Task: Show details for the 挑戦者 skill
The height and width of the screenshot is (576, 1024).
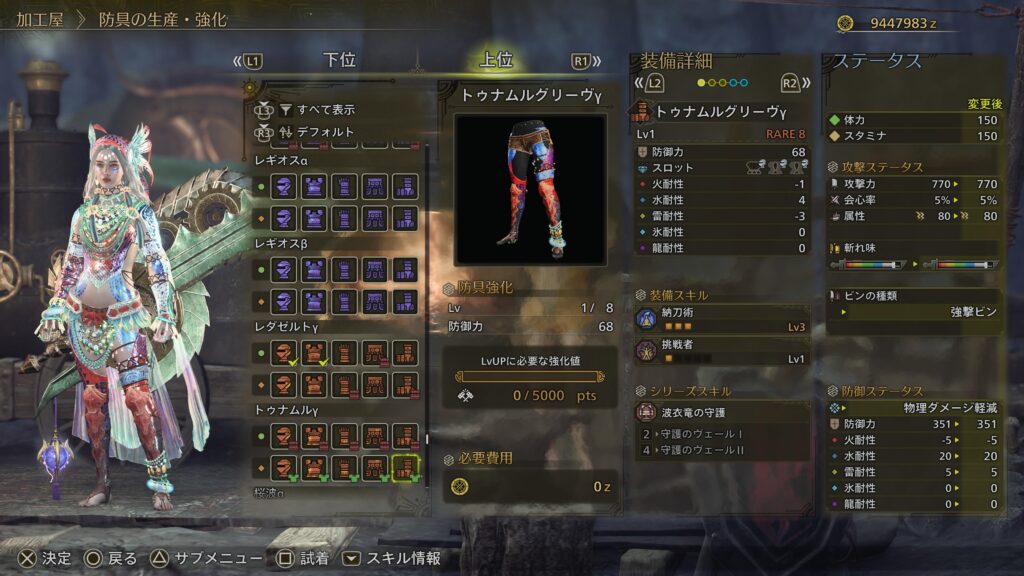Action: click(x=720, y=352)
